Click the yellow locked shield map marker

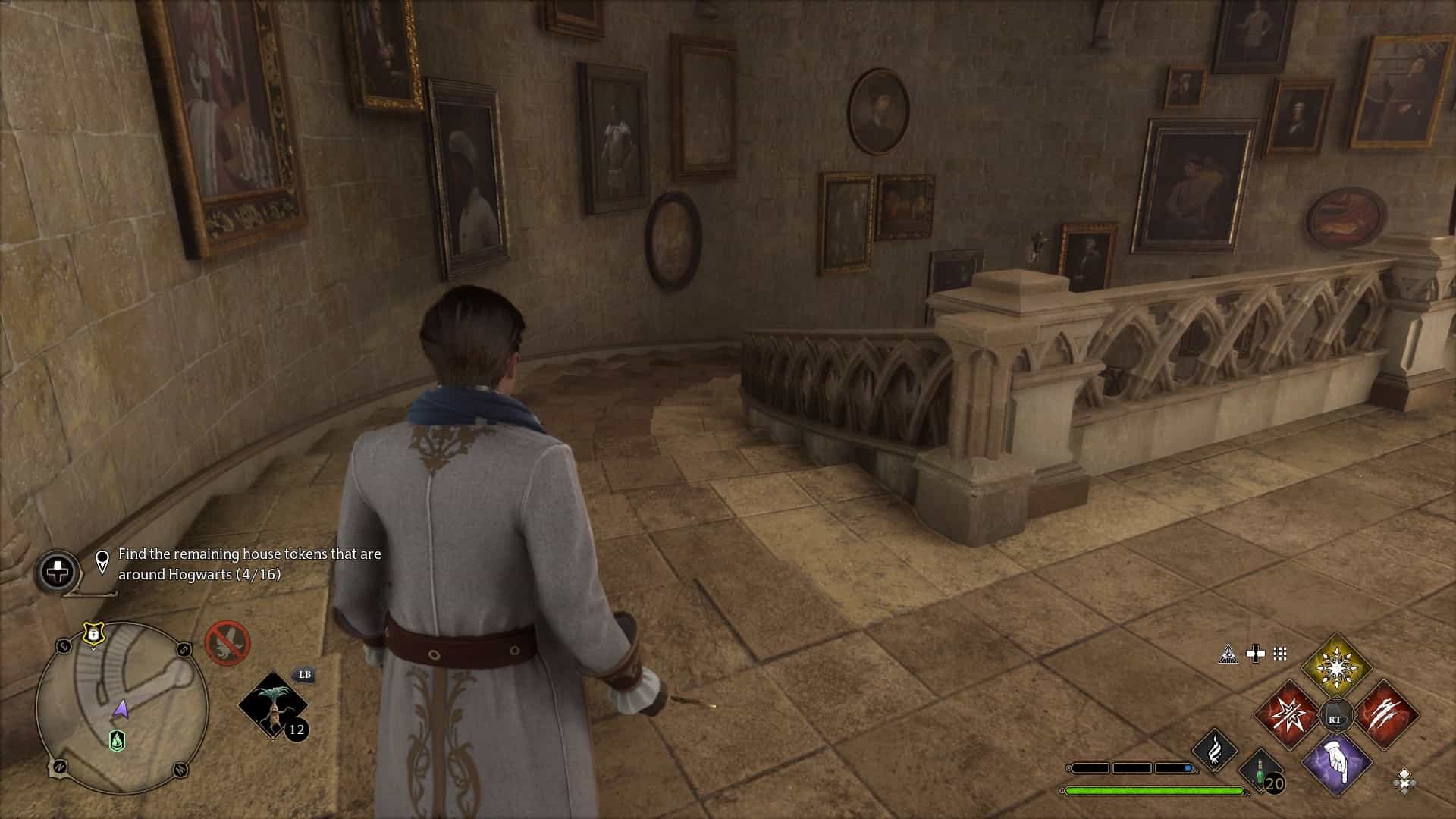tap(93, 632)
